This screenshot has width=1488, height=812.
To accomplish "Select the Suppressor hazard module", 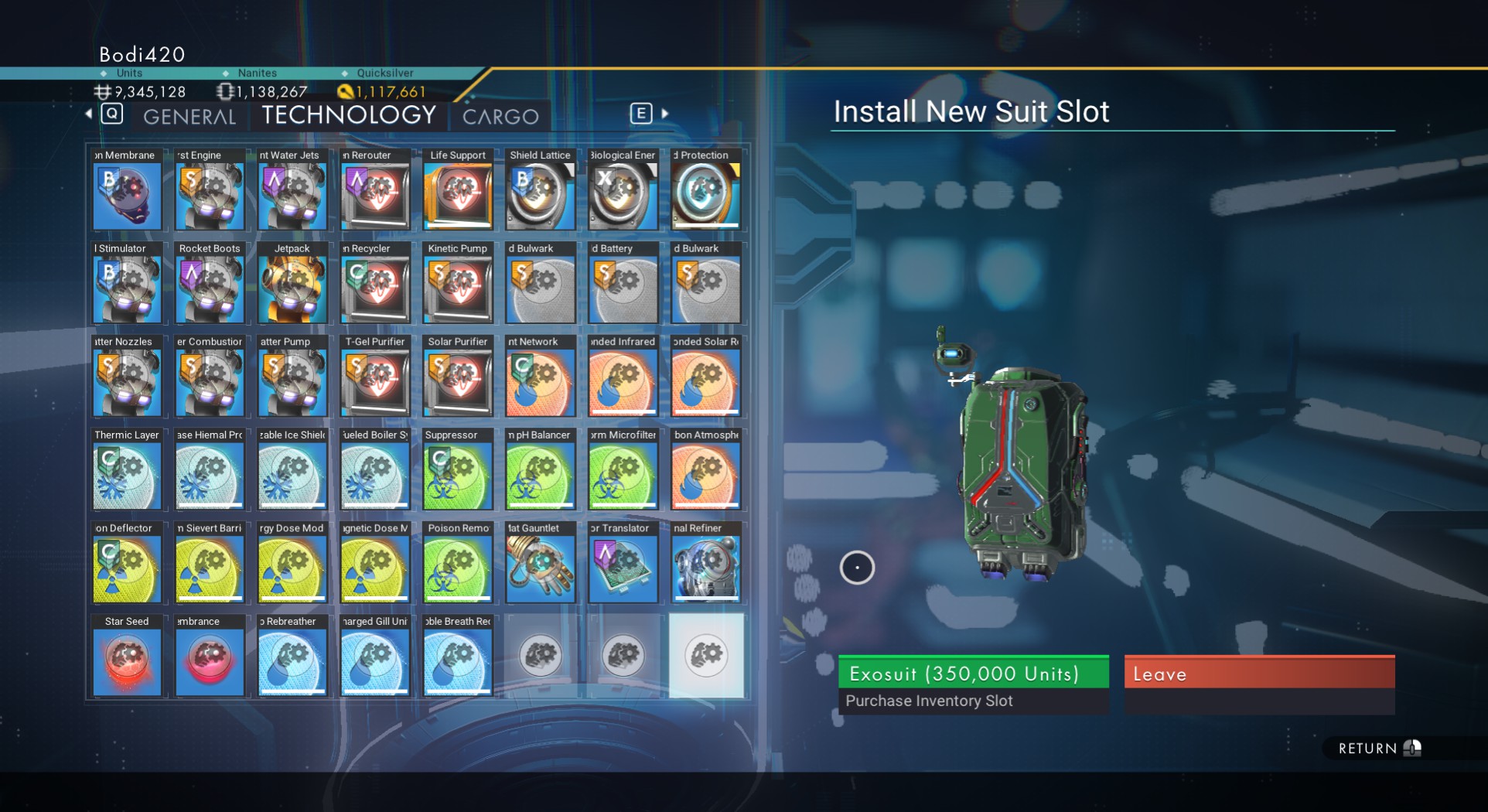I will coord(458,469).
